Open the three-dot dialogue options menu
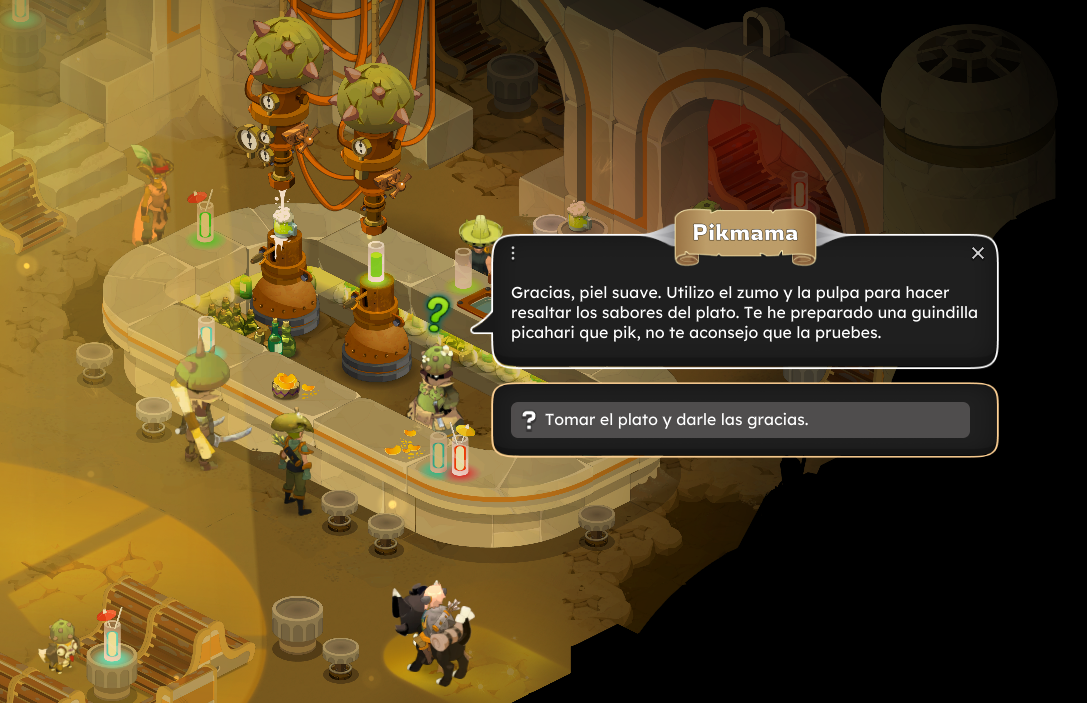 513,253
